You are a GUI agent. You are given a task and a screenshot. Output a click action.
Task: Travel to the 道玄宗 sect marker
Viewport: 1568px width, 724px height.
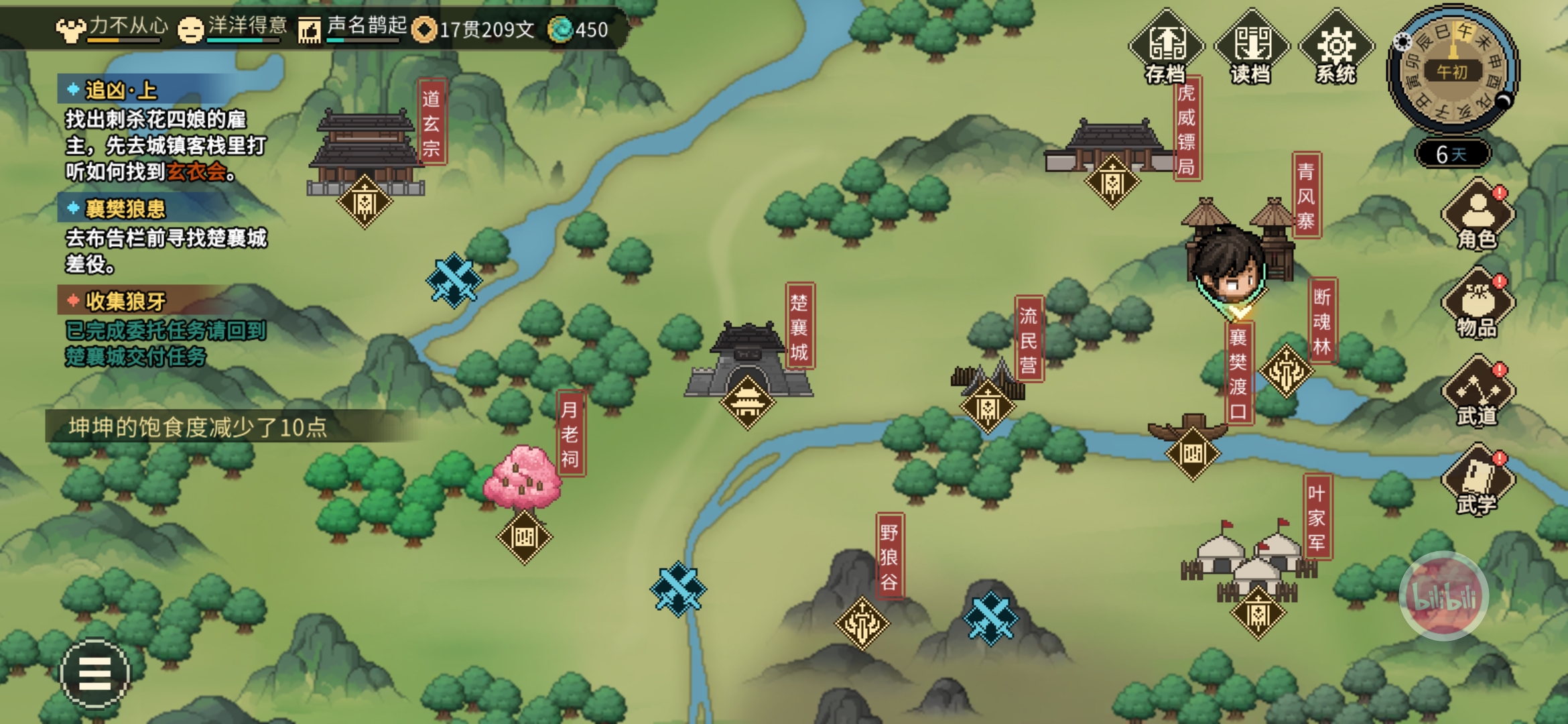click(365, 201)
